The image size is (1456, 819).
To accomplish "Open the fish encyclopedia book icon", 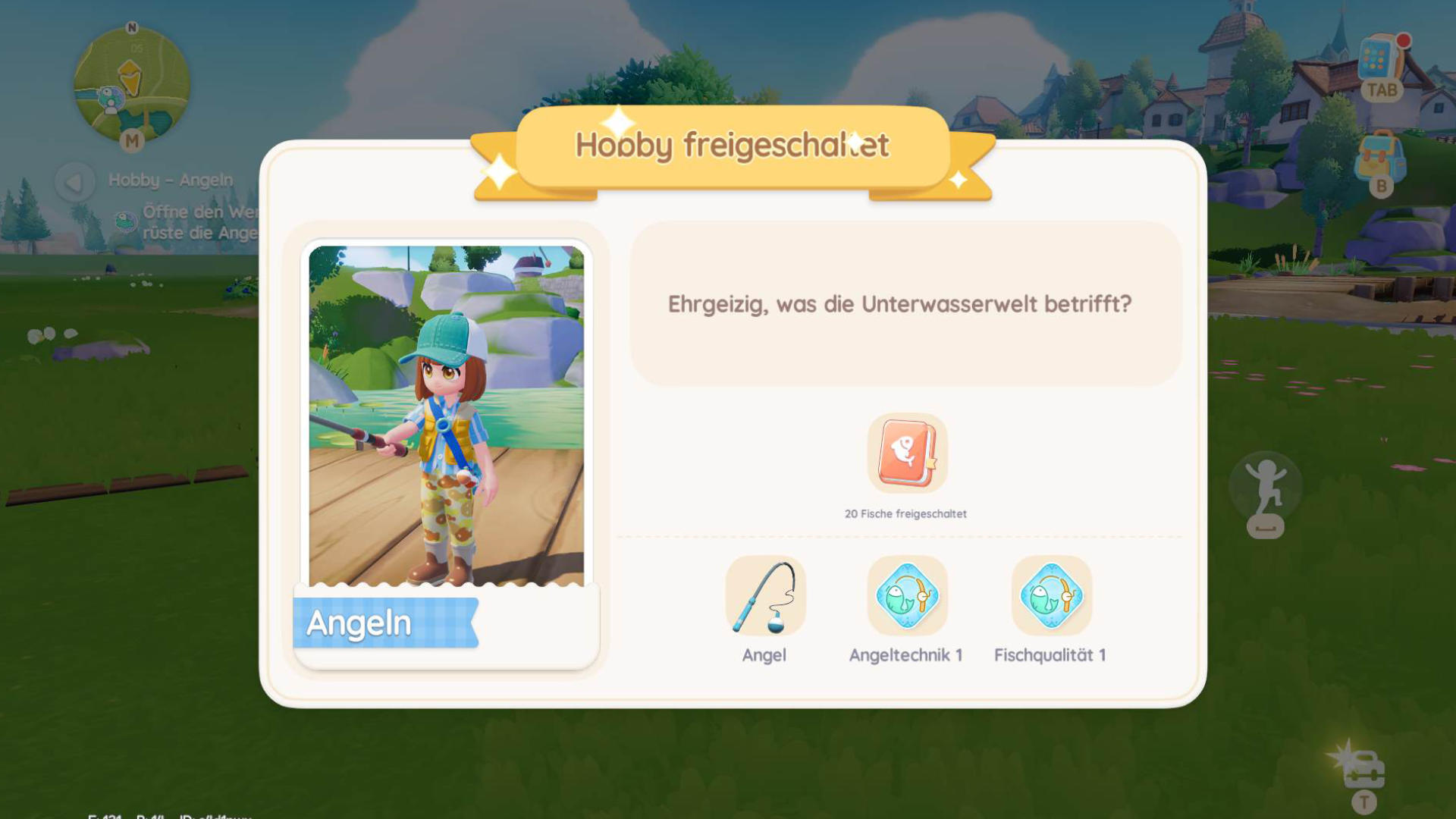I will [907, 453].
